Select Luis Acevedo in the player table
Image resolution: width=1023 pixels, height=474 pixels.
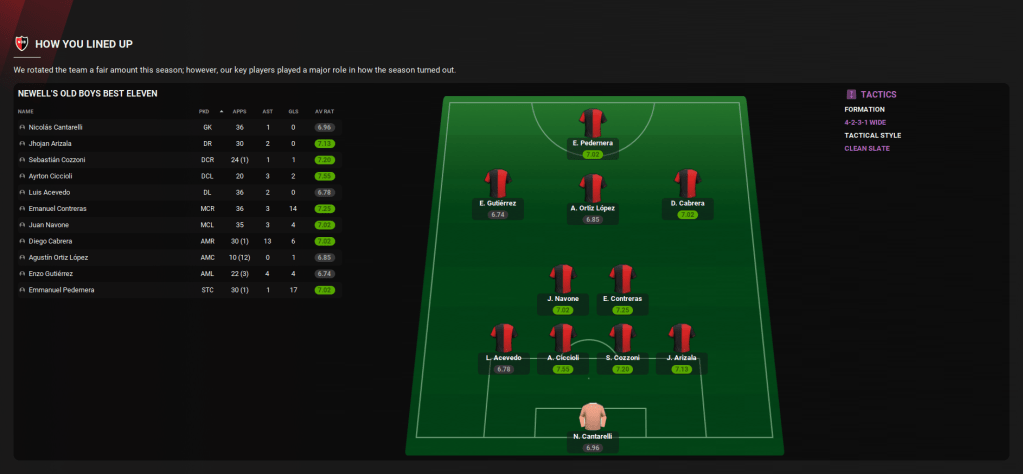pyautogui.click(x=50, y=192)
